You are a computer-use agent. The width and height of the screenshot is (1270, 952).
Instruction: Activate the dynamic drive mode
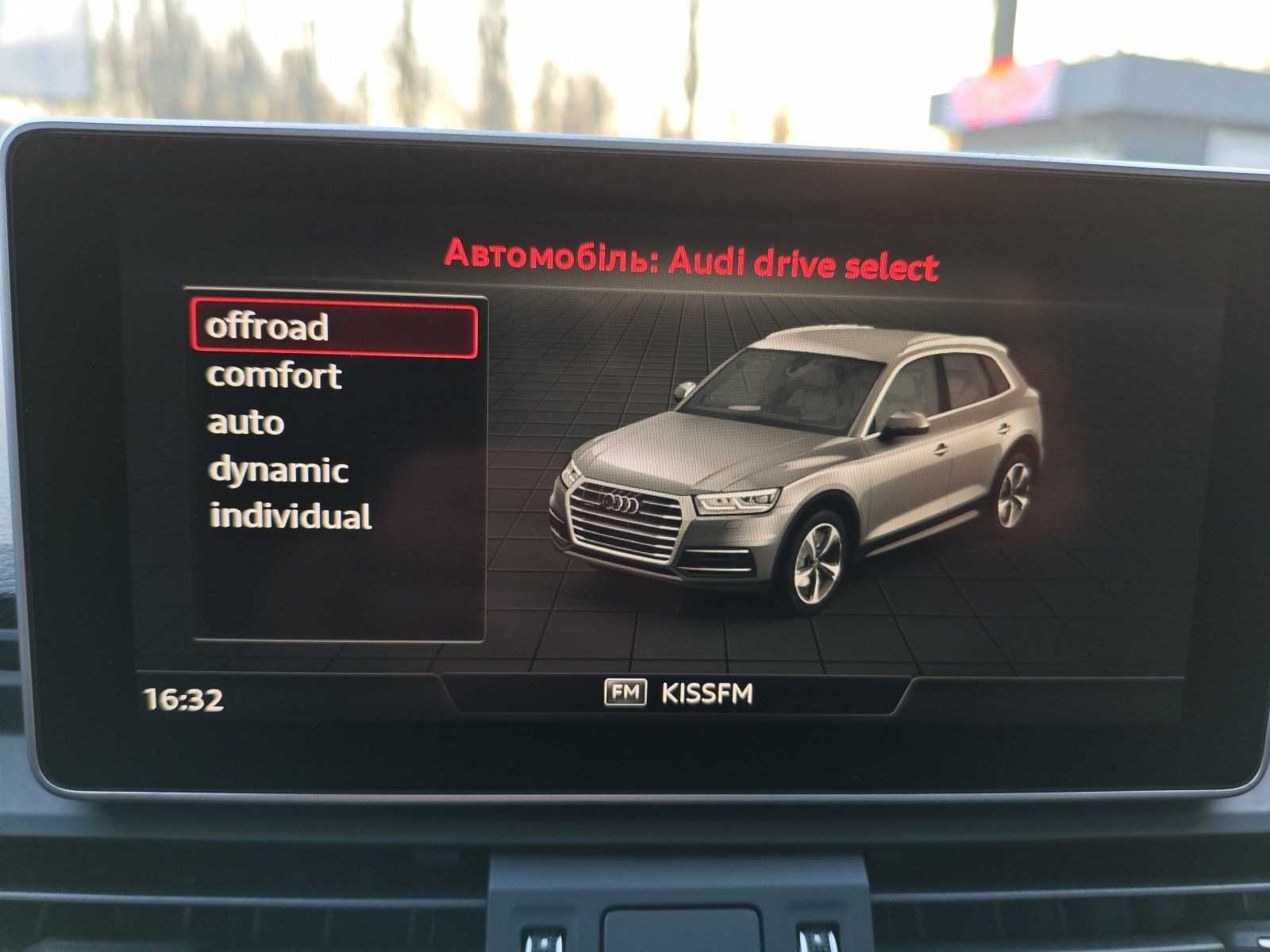[x=278, y=470]
